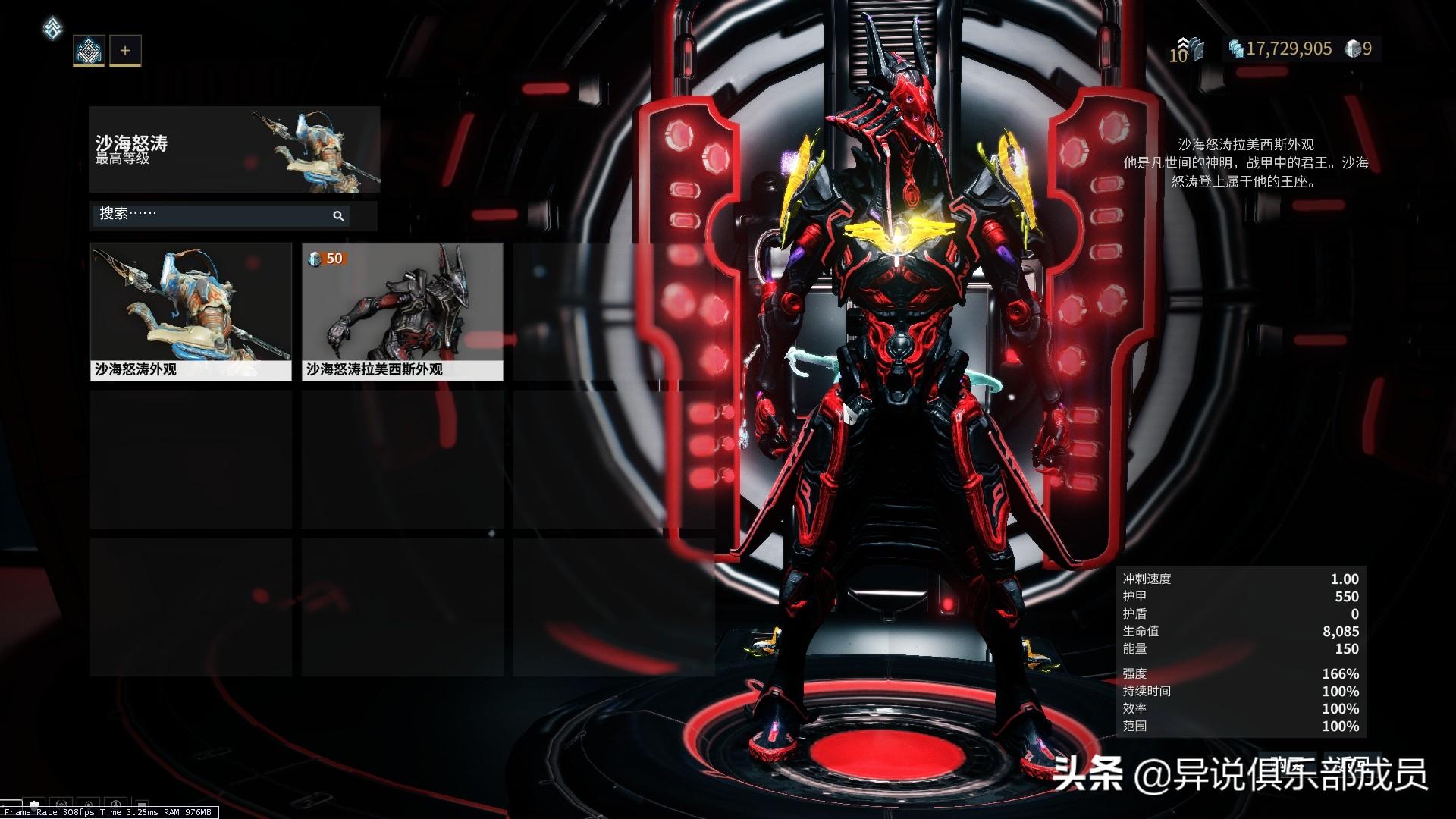Click the credits balance 17,729,905
Image resolution: width=1456 pixels, height=819 pixels.
tap(1280, 49)
